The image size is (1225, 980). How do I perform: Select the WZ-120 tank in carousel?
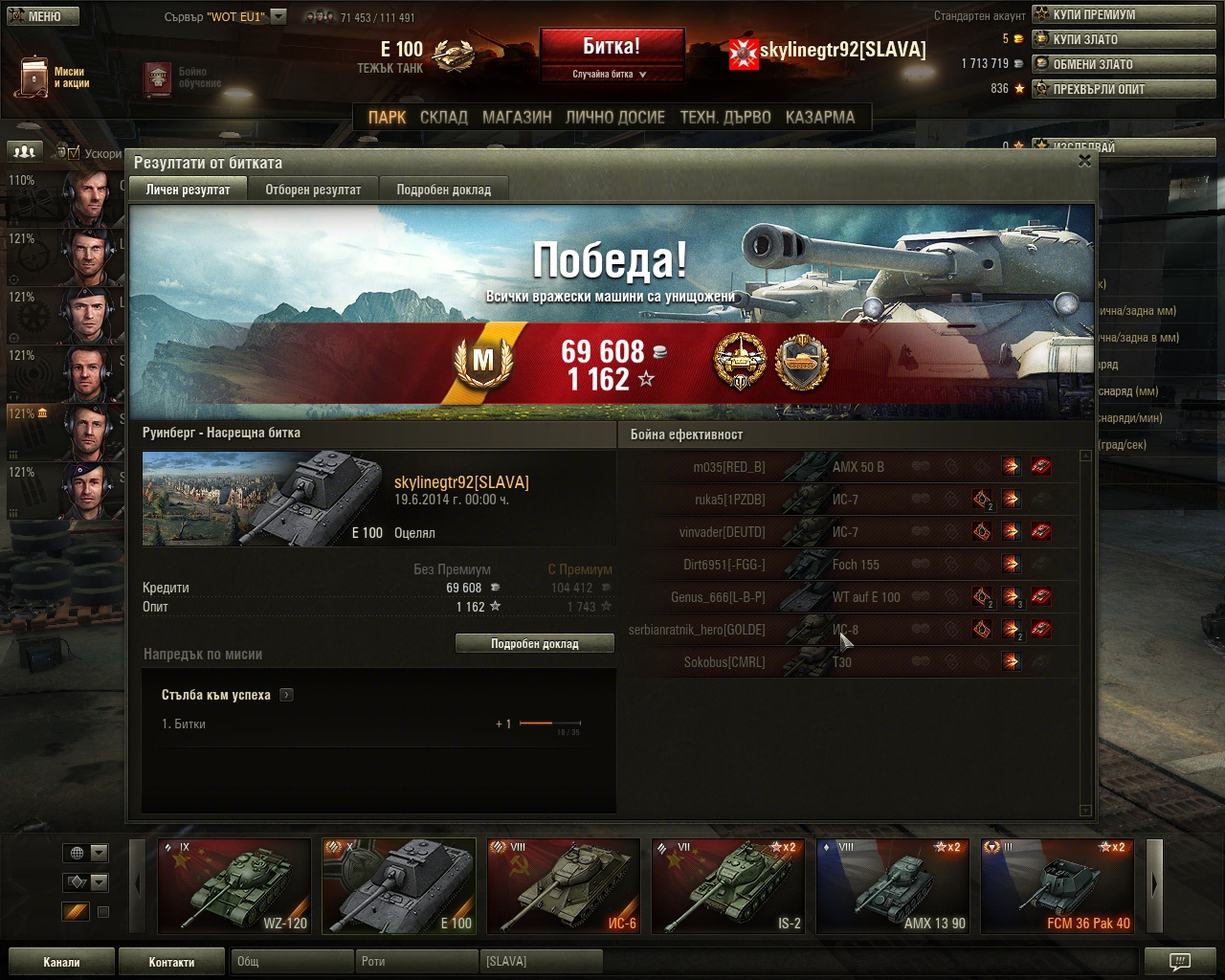[234, 885]
